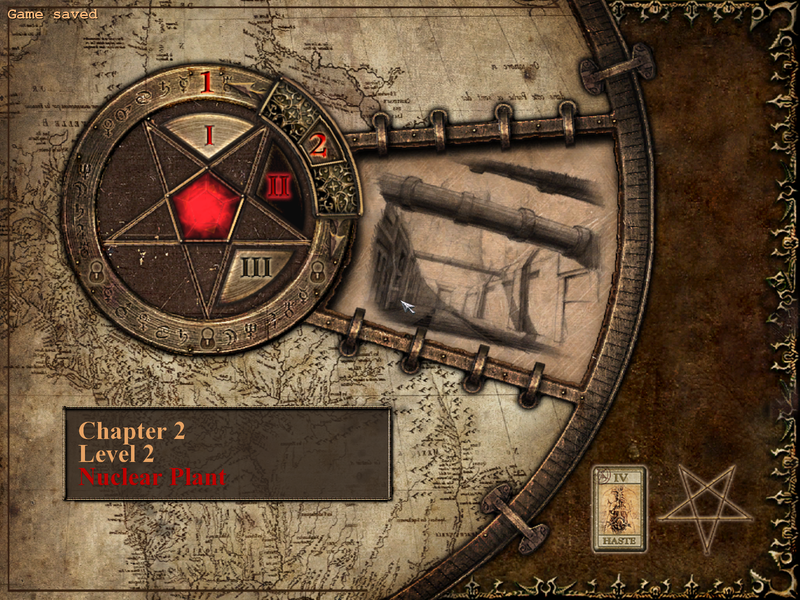Screen dimensions: 800x600
Task: Click the glowing red pentagon center
Action: (208, 204)
